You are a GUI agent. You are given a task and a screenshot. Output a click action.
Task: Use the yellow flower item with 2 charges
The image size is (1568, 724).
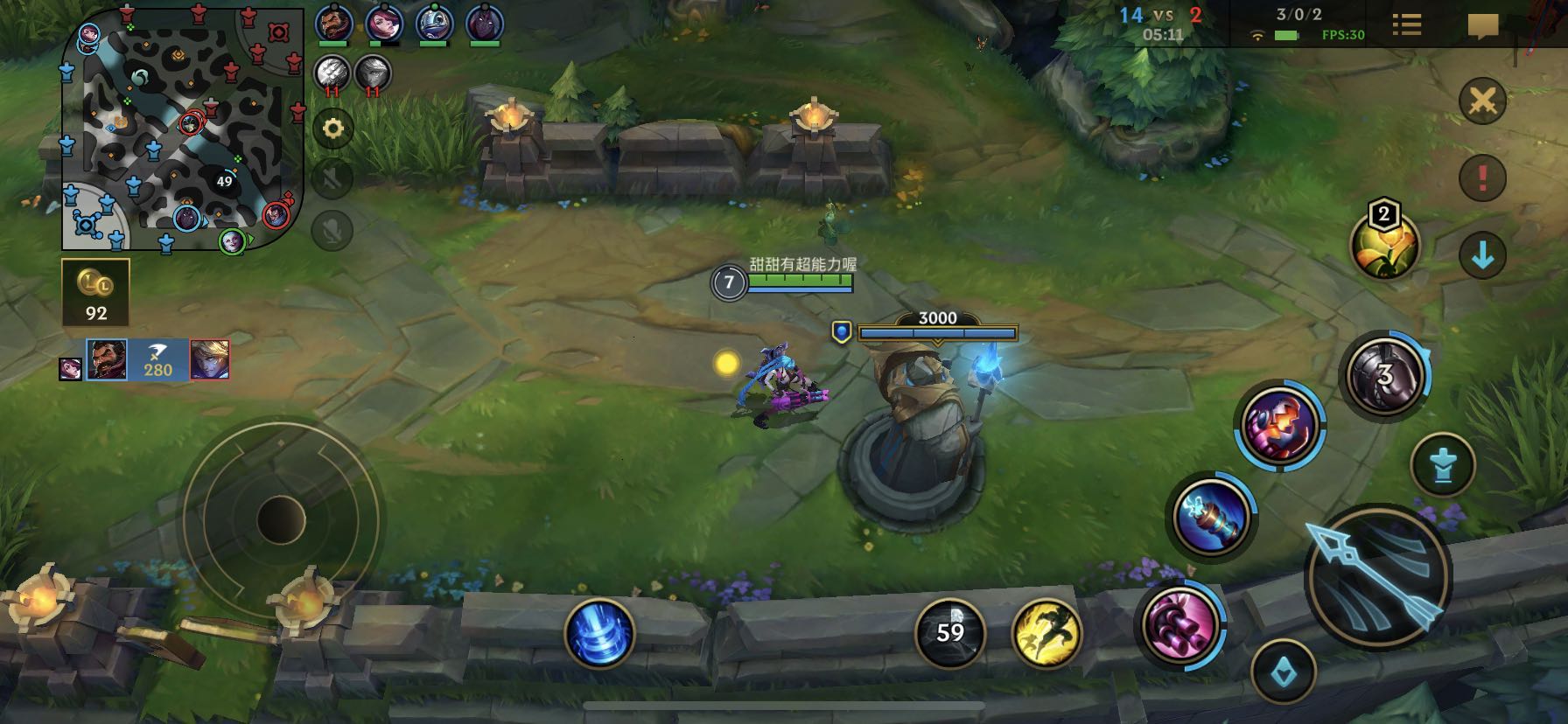tap(1384, 246)
